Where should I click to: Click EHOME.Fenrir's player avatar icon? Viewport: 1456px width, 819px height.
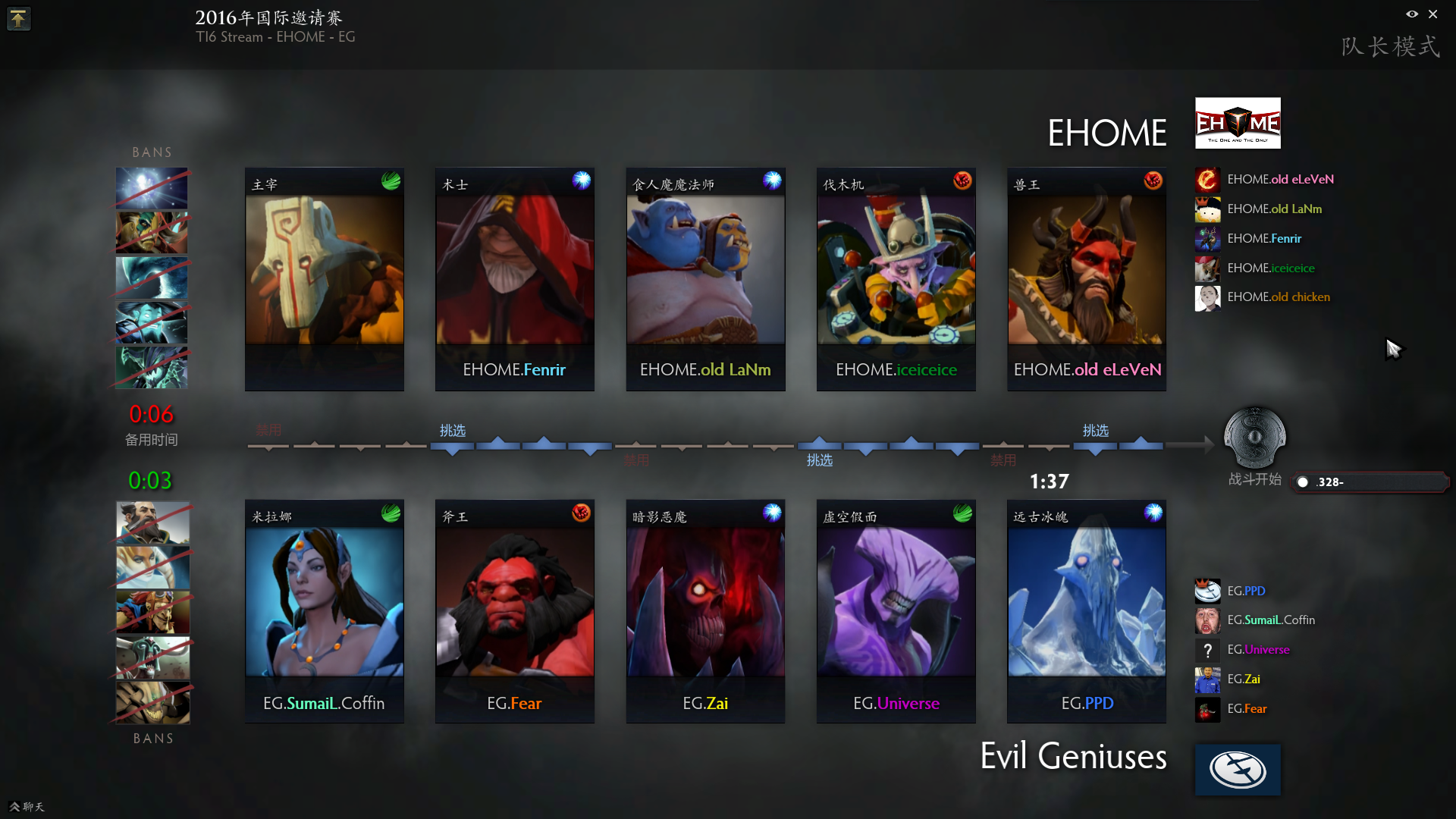point(1207,239)
